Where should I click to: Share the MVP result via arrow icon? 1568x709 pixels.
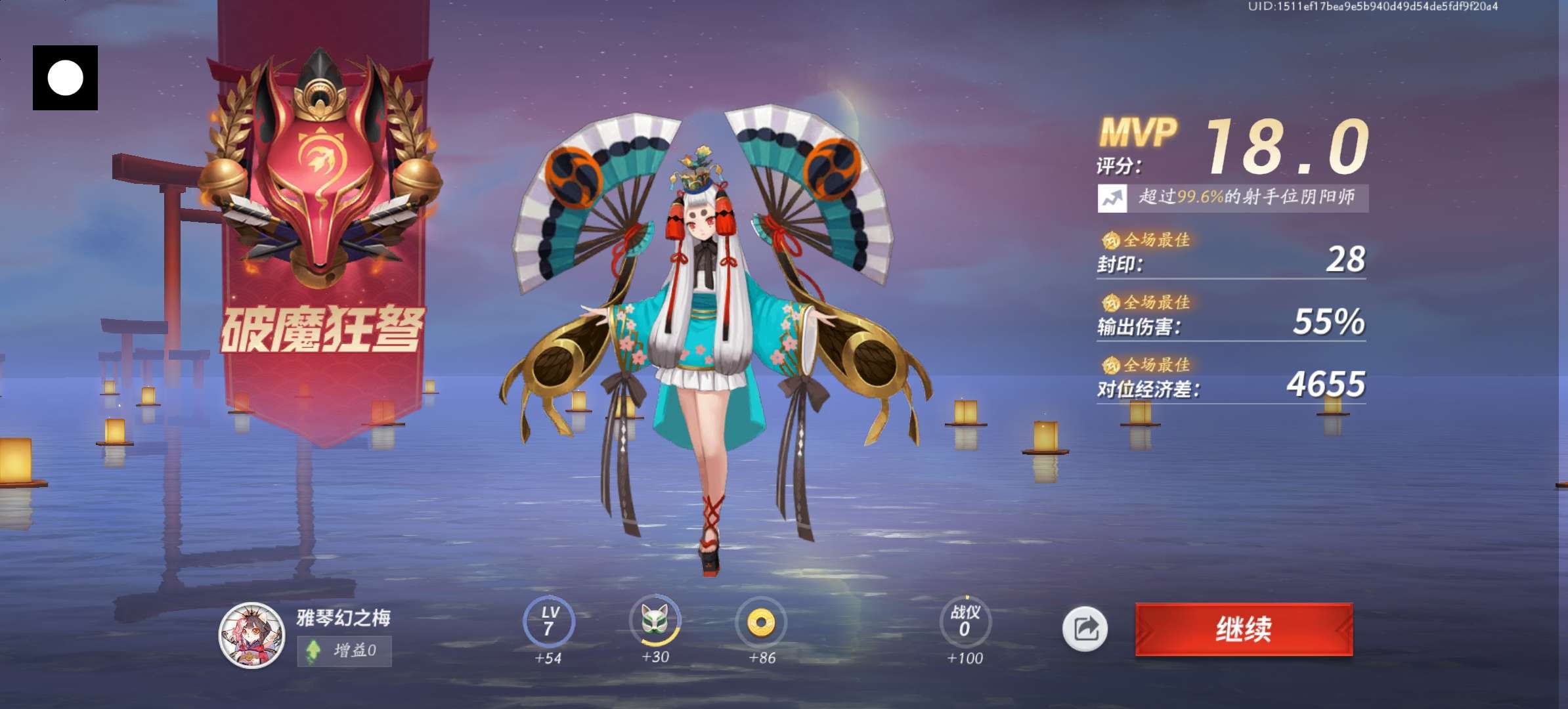[x=1085, y=629]
